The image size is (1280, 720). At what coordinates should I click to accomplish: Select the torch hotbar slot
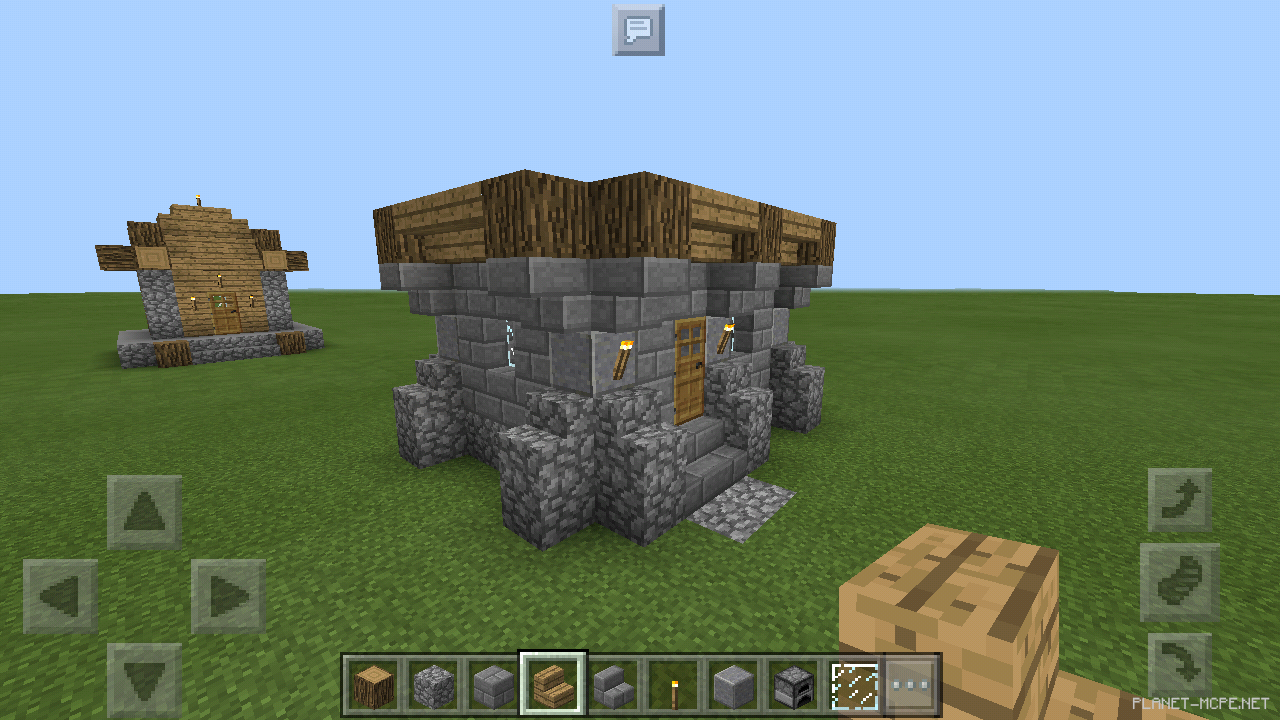pyautogui.click(x=673, y=681)
